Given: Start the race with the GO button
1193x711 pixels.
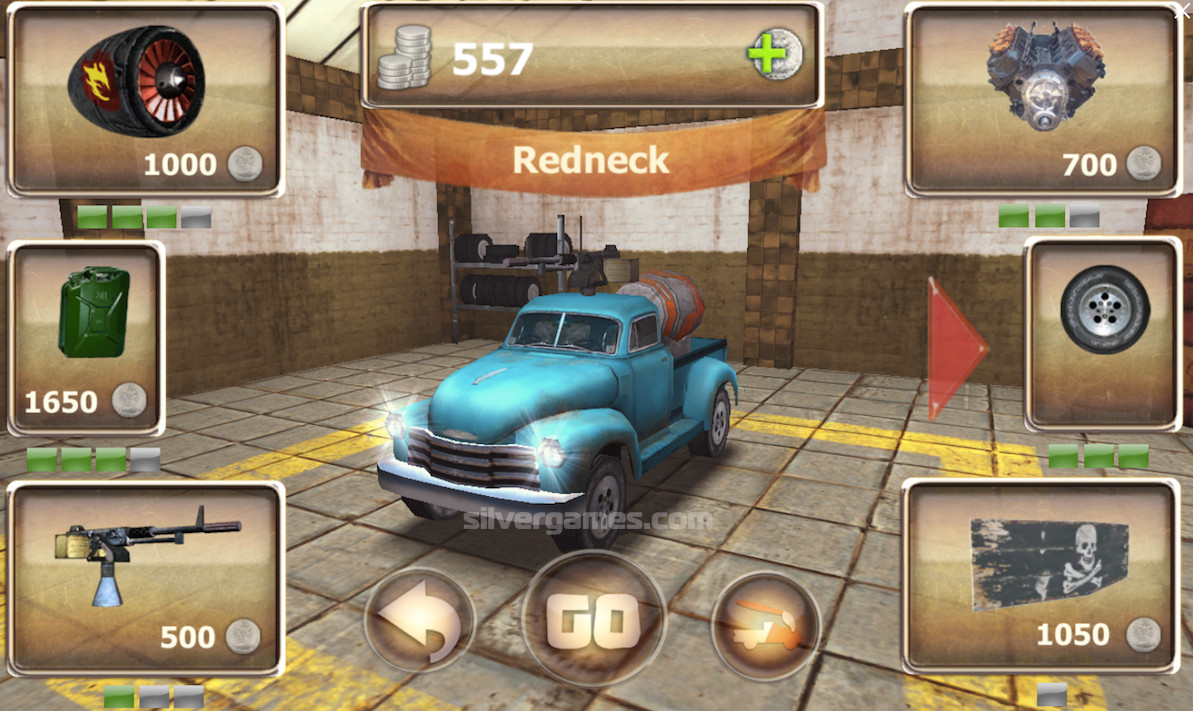Looking at the screenshot, I should click(x=594, y=620).
